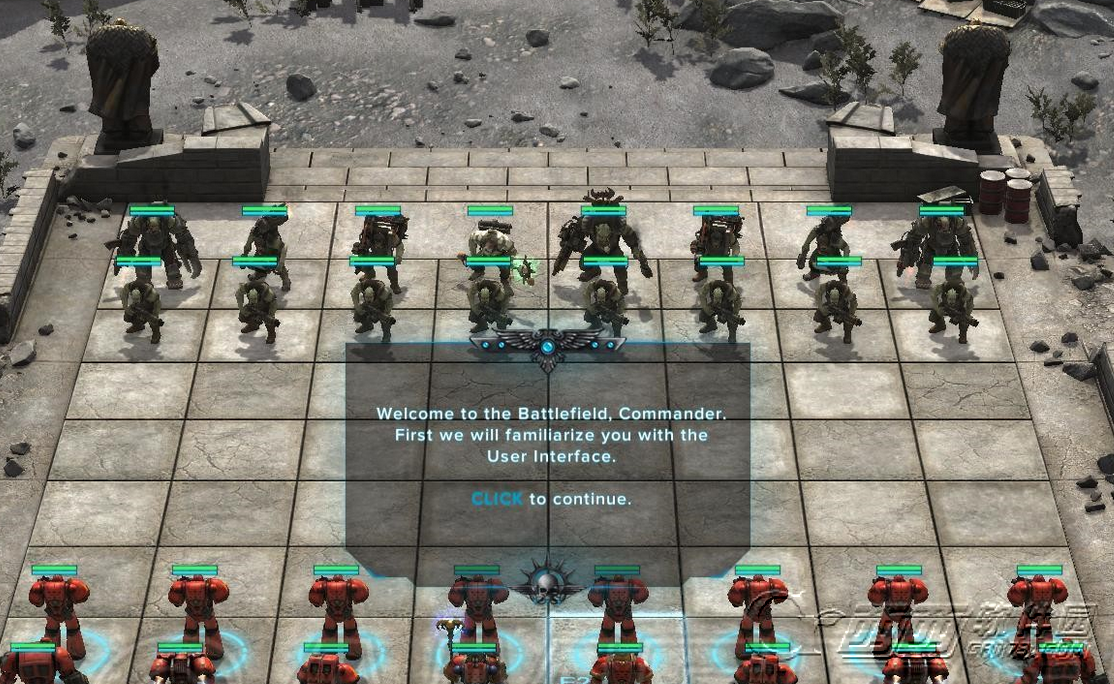This screenshot has height=684, width=1114.
Task: Click to continue the tutorial message
Action: tap(497, 499)
